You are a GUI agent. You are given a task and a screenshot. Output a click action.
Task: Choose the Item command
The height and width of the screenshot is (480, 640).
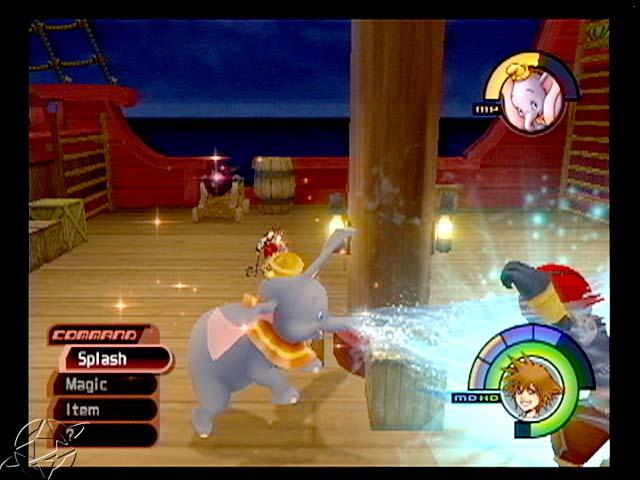click(104, 409)
